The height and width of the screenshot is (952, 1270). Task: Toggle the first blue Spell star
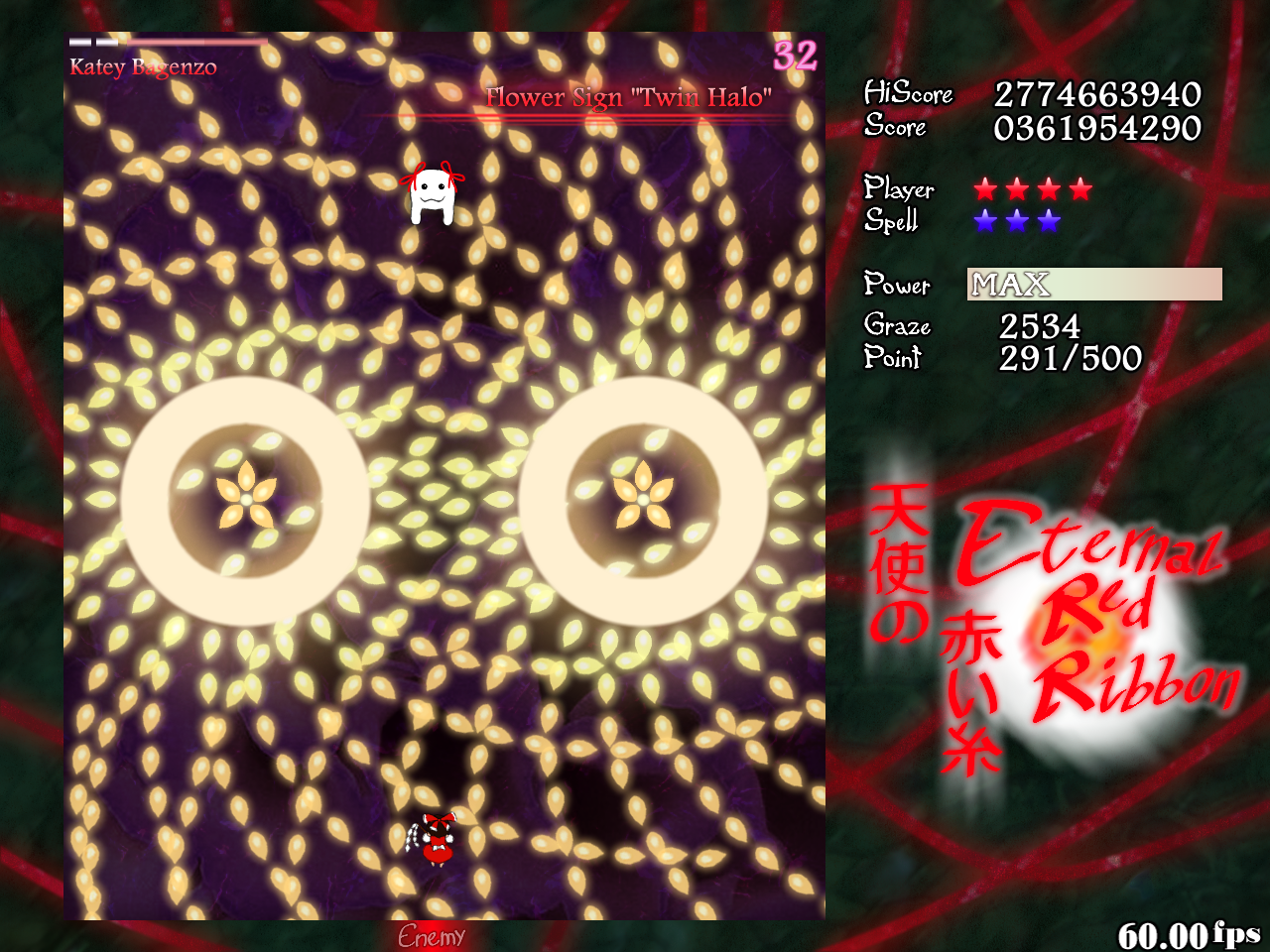(983, 222)
